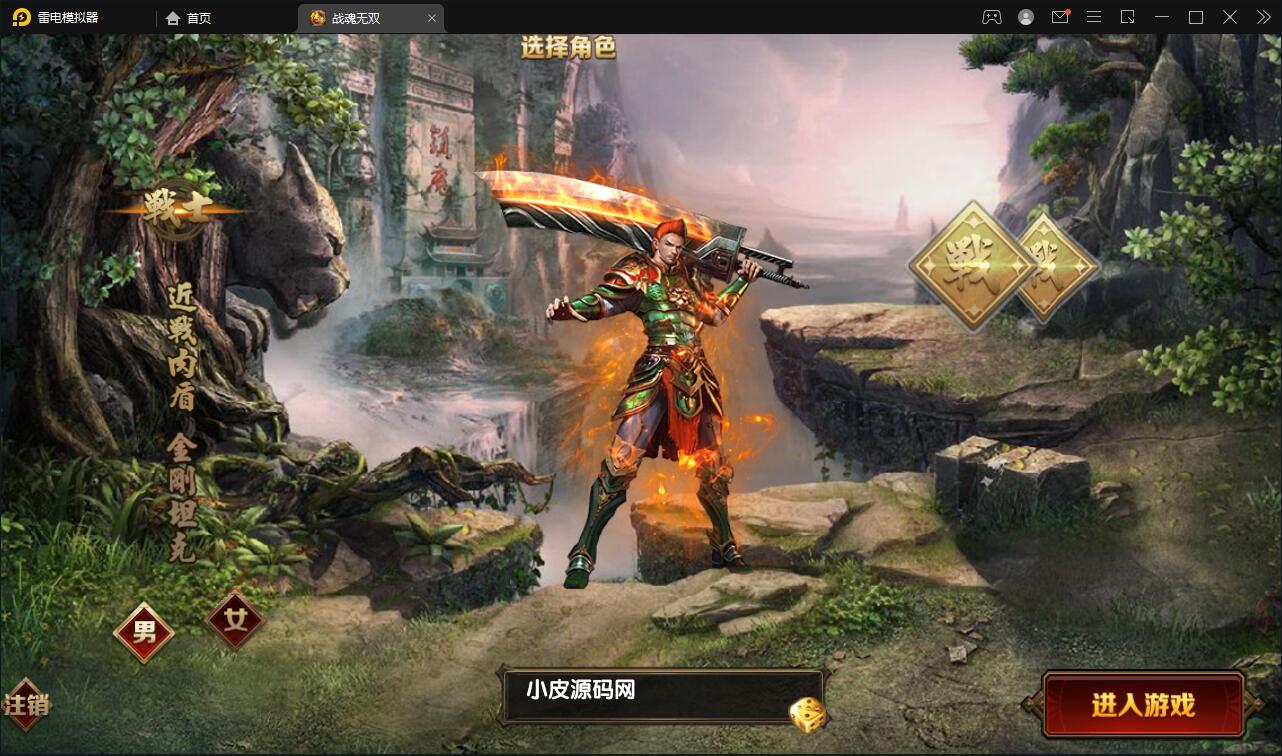1282x756 pixels.
Task: Click the screen rotate/resize icon in the titlebar
Action: [1128, 17]
